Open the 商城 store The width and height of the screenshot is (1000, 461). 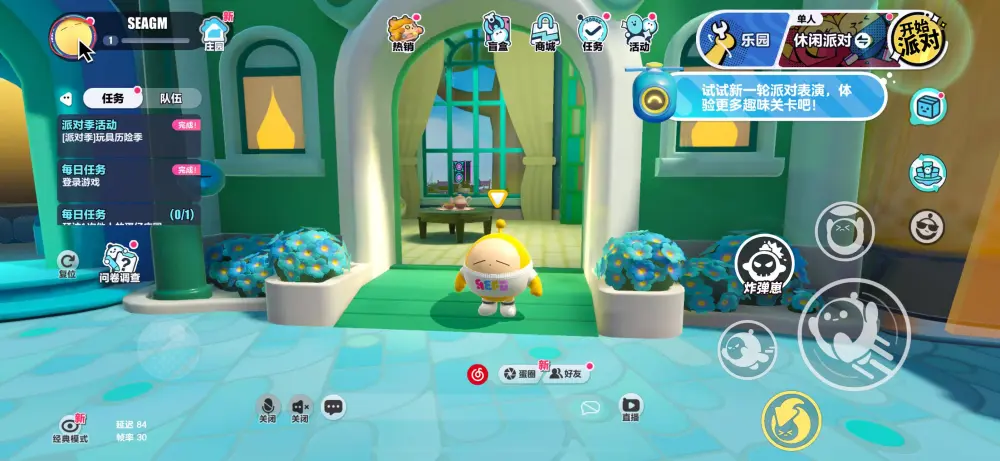click(545, 32)
